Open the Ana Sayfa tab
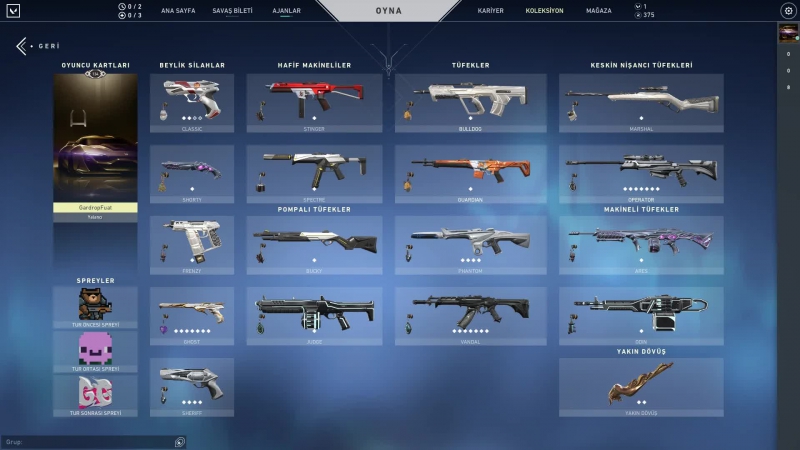The image size is (800, 450). (x=176, y=10)
